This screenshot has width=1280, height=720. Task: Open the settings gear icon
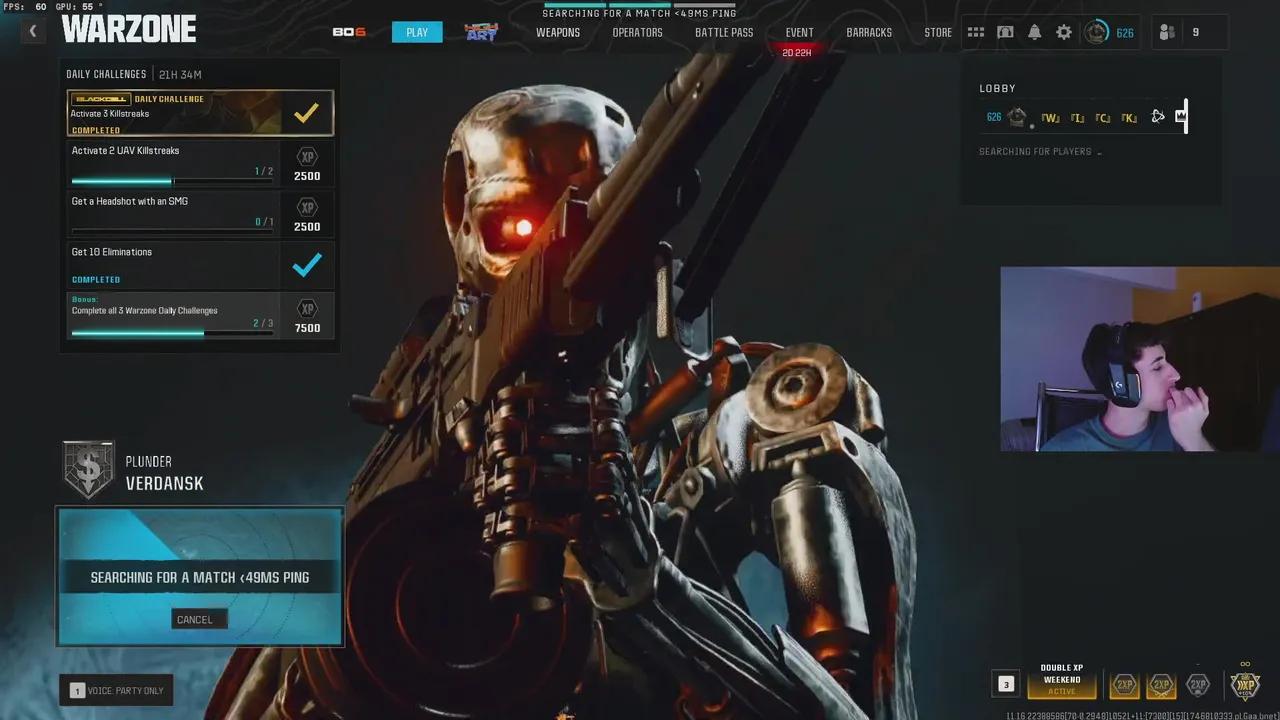coord(1063,32)
